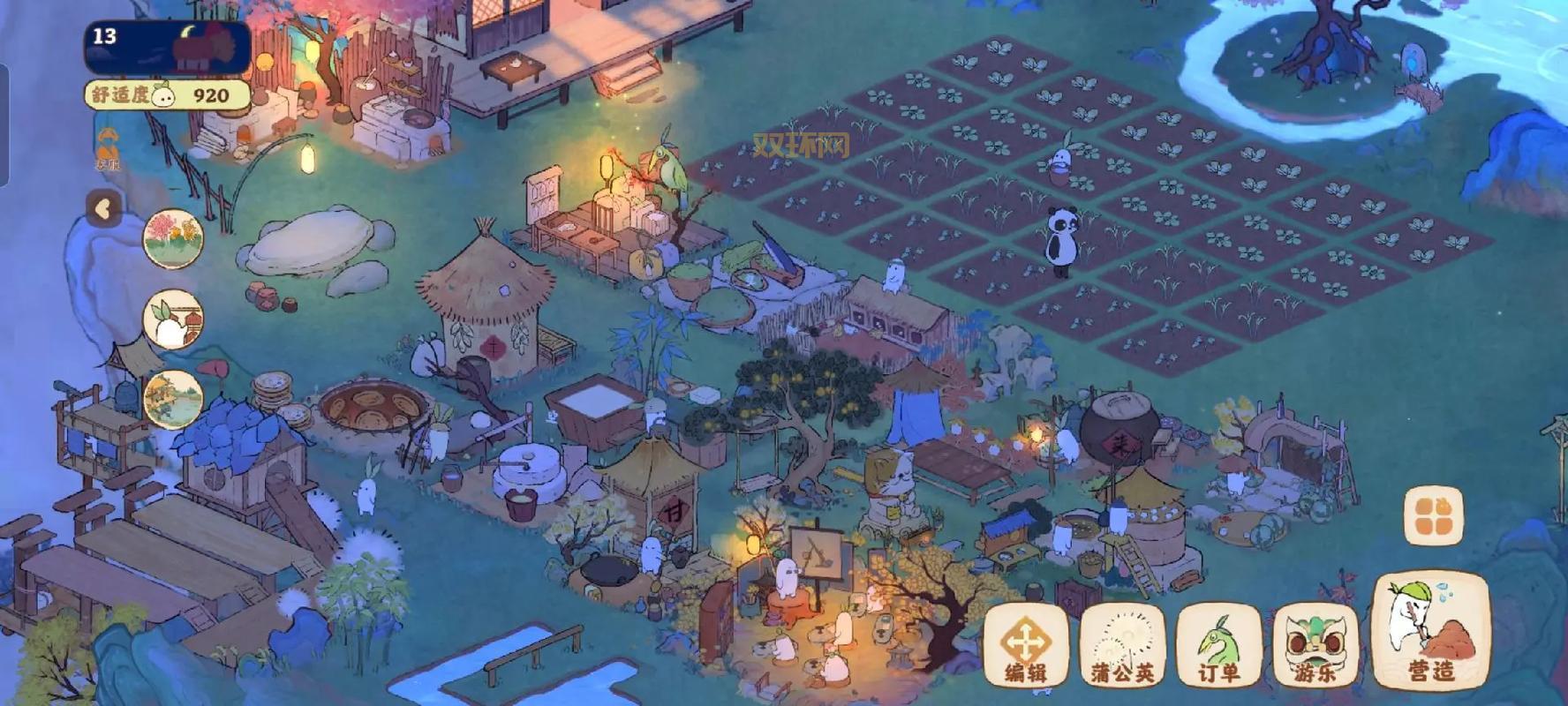The image size is (1568, 706).
Task: Open the 营造 build menu
Action: point(1430,630)
